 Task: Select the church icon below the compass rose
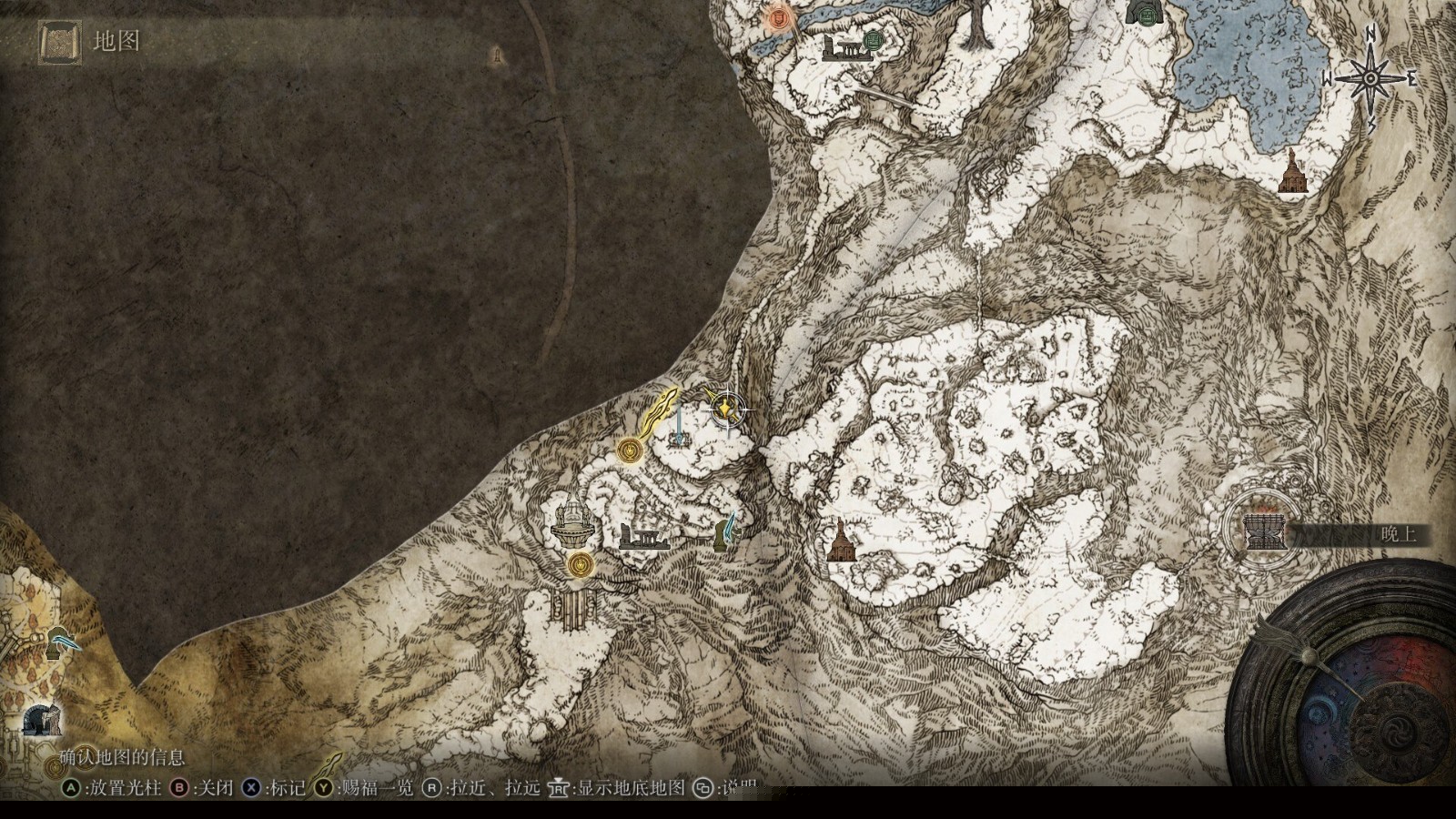tap(1290, 173)
